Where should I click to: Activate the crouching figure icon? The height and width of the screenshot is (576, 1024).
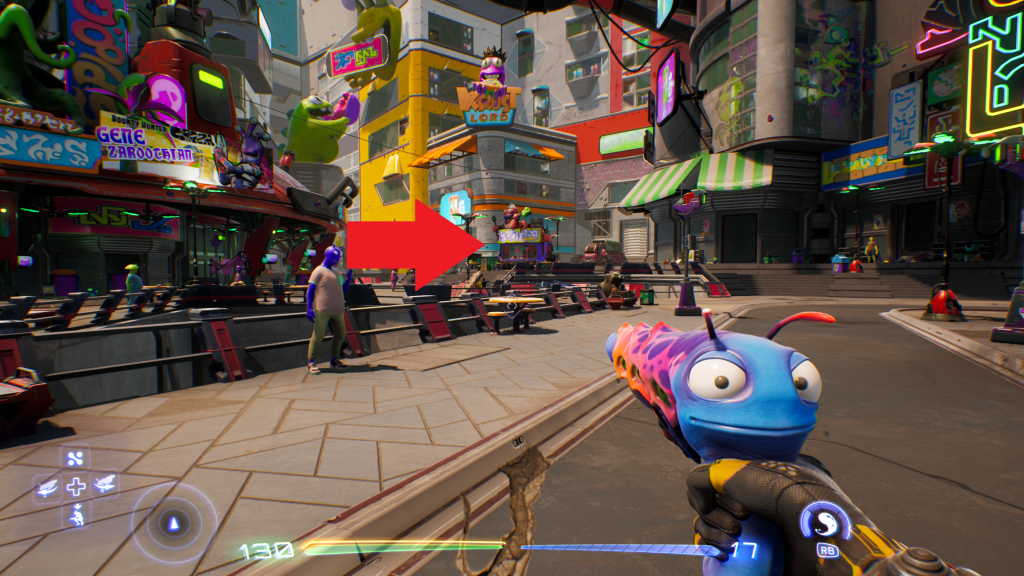76,515
